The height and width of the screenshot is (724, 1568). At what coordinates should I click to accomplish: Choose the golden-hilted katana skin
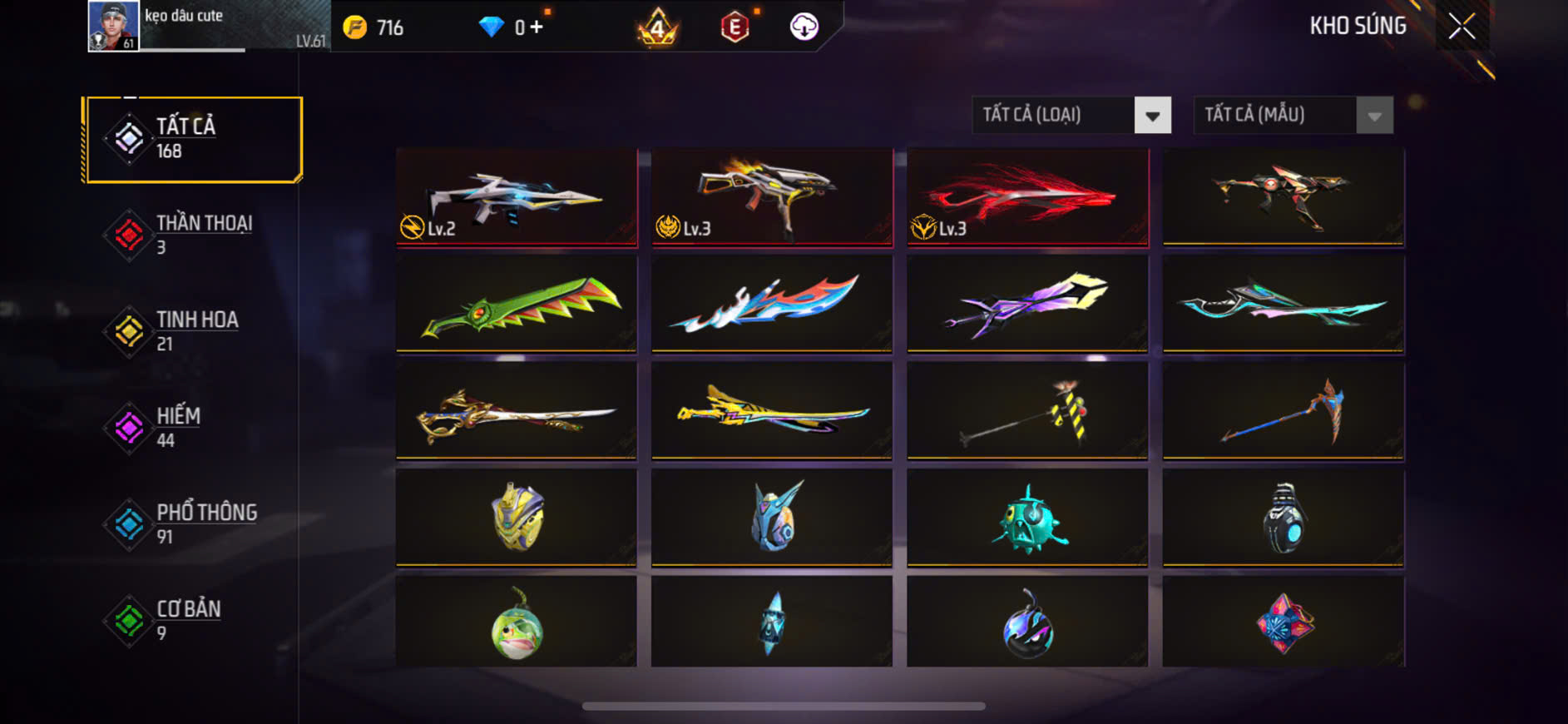click(517, 410)
